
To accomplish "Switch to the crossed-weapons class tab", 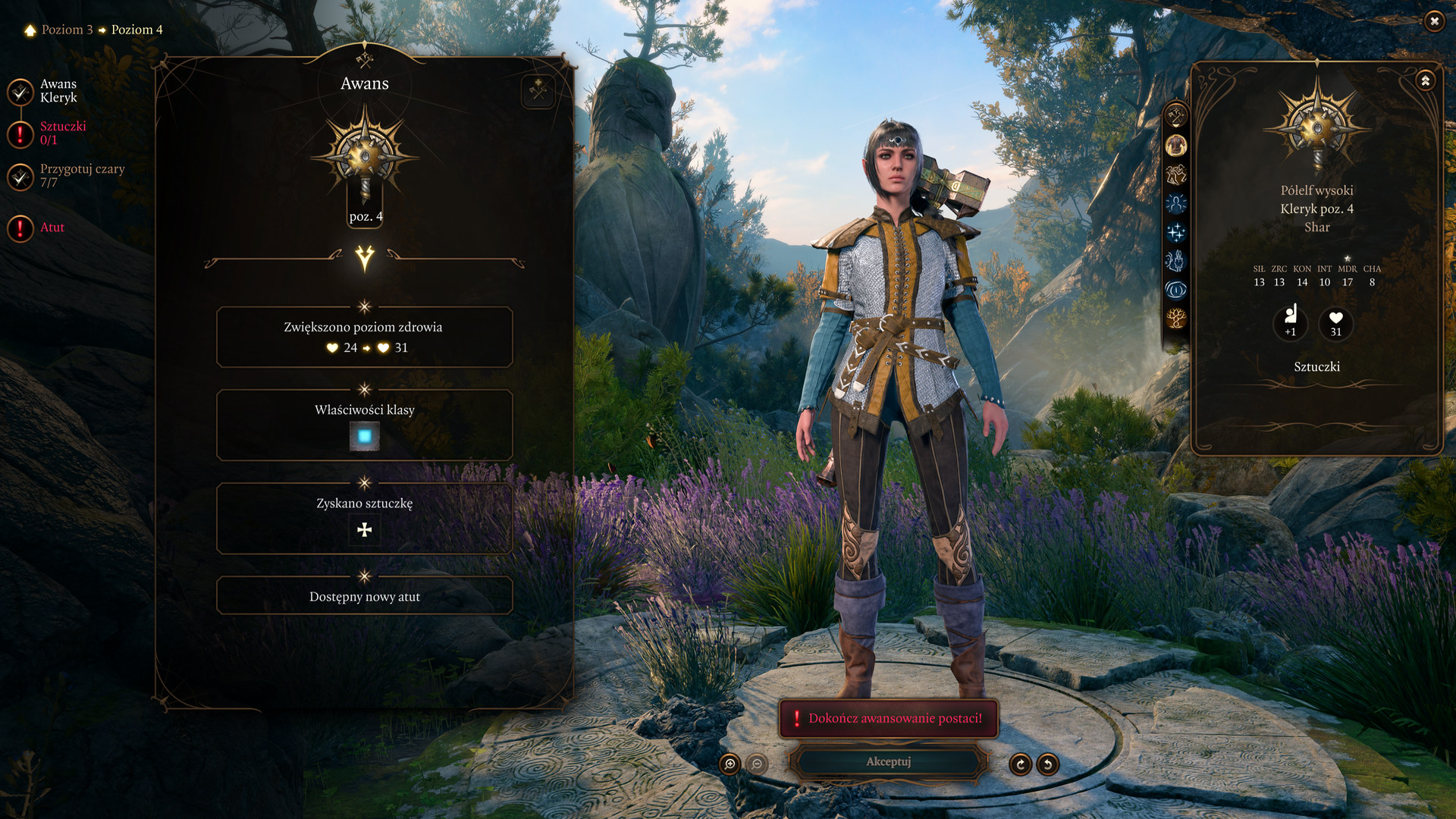I will coord(1175,116).
